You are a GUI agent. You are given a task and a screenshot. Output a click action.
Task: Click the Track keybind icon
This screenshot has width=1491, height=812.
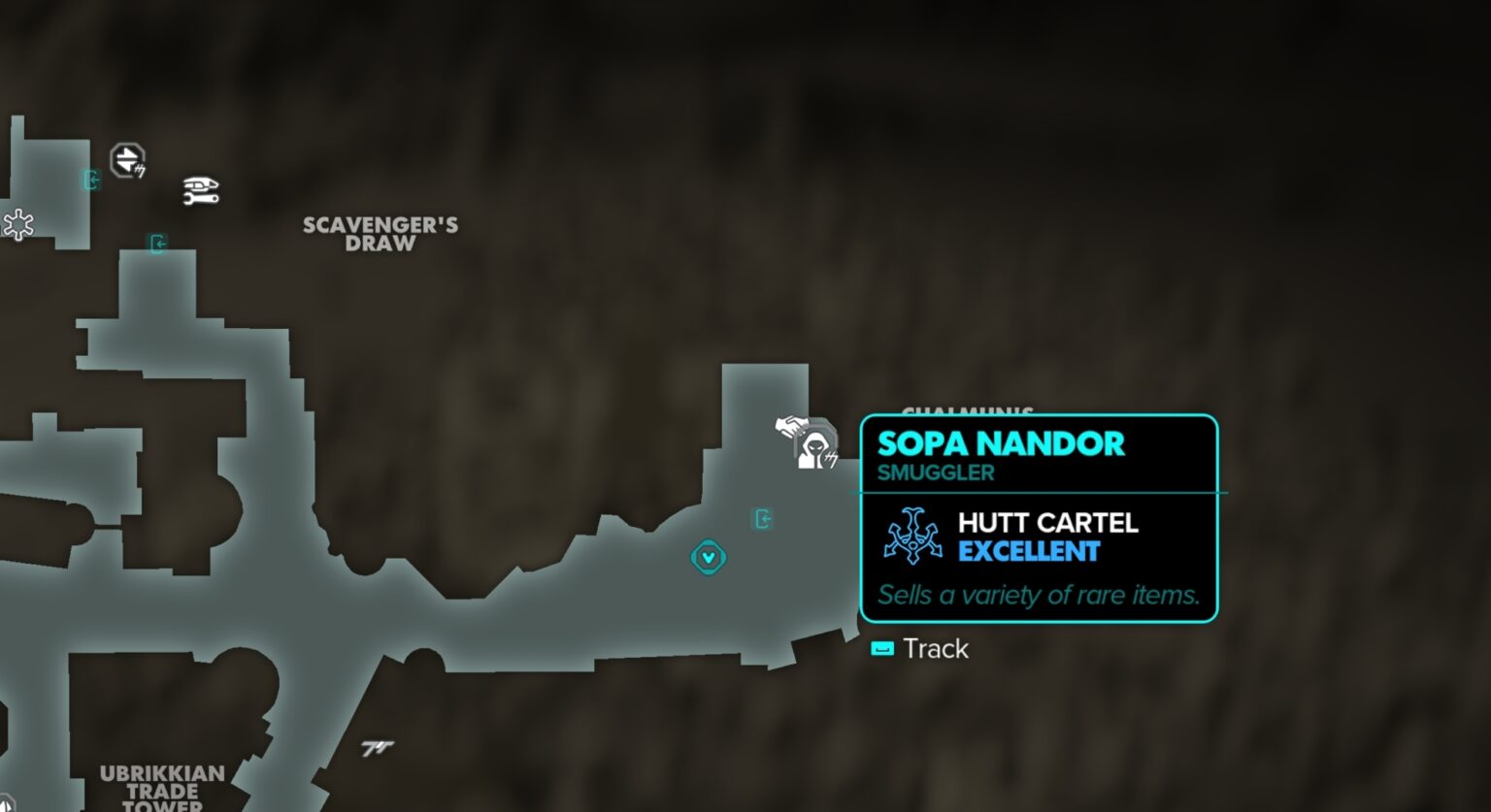click(x=882, y=648)
